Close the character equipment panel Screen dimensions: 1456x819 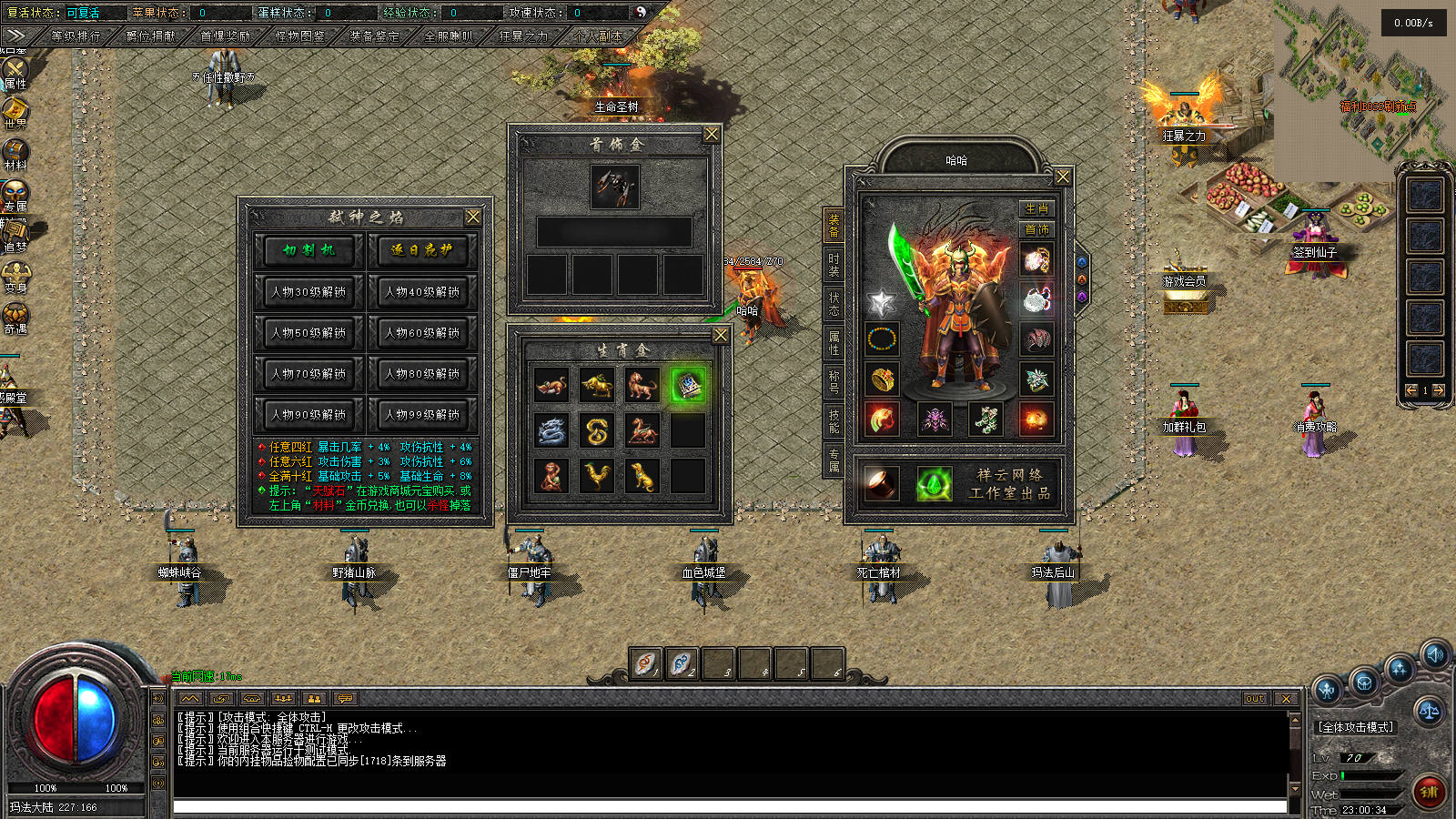[x=1062, y=177]
